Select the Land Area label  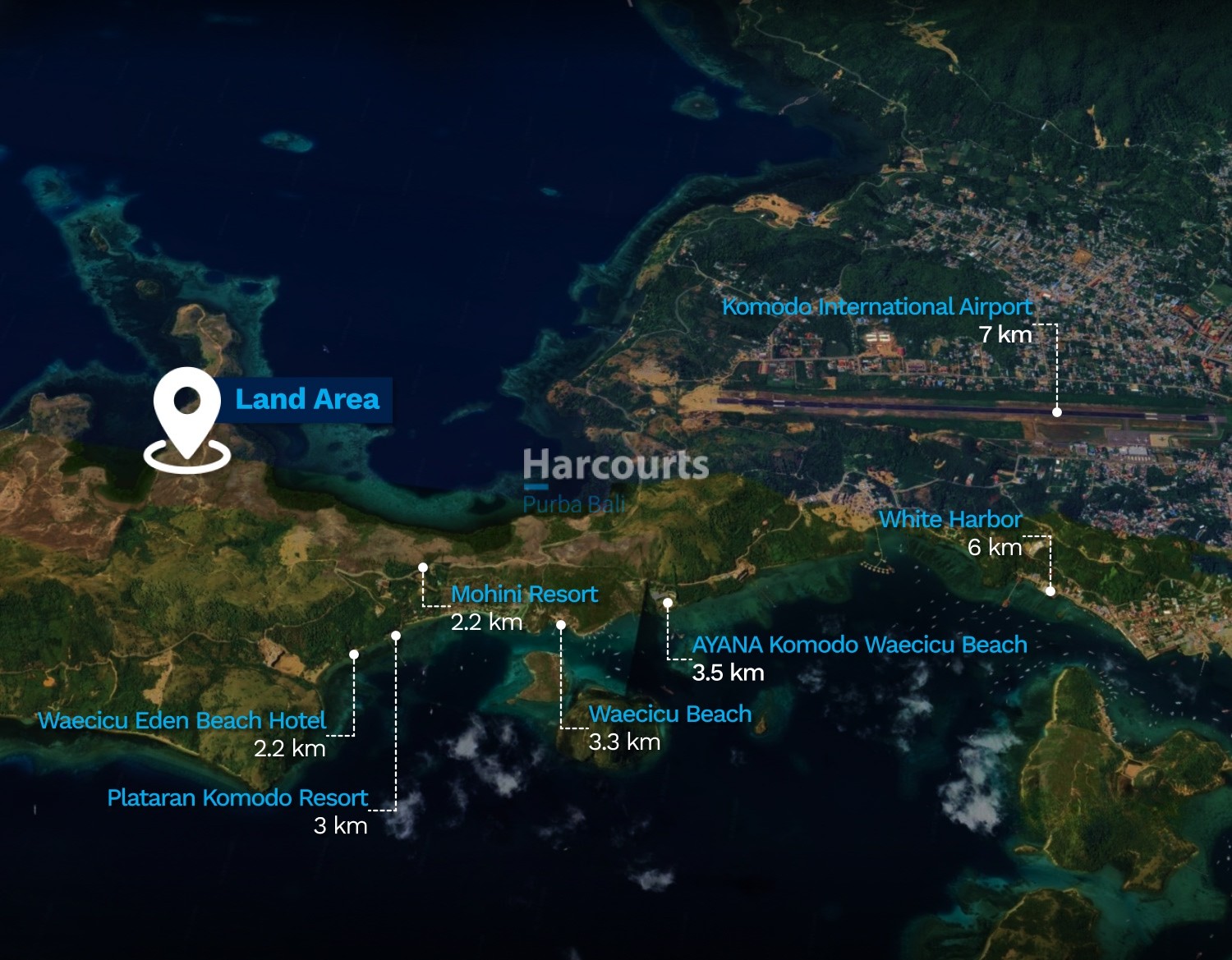[306, 400]
